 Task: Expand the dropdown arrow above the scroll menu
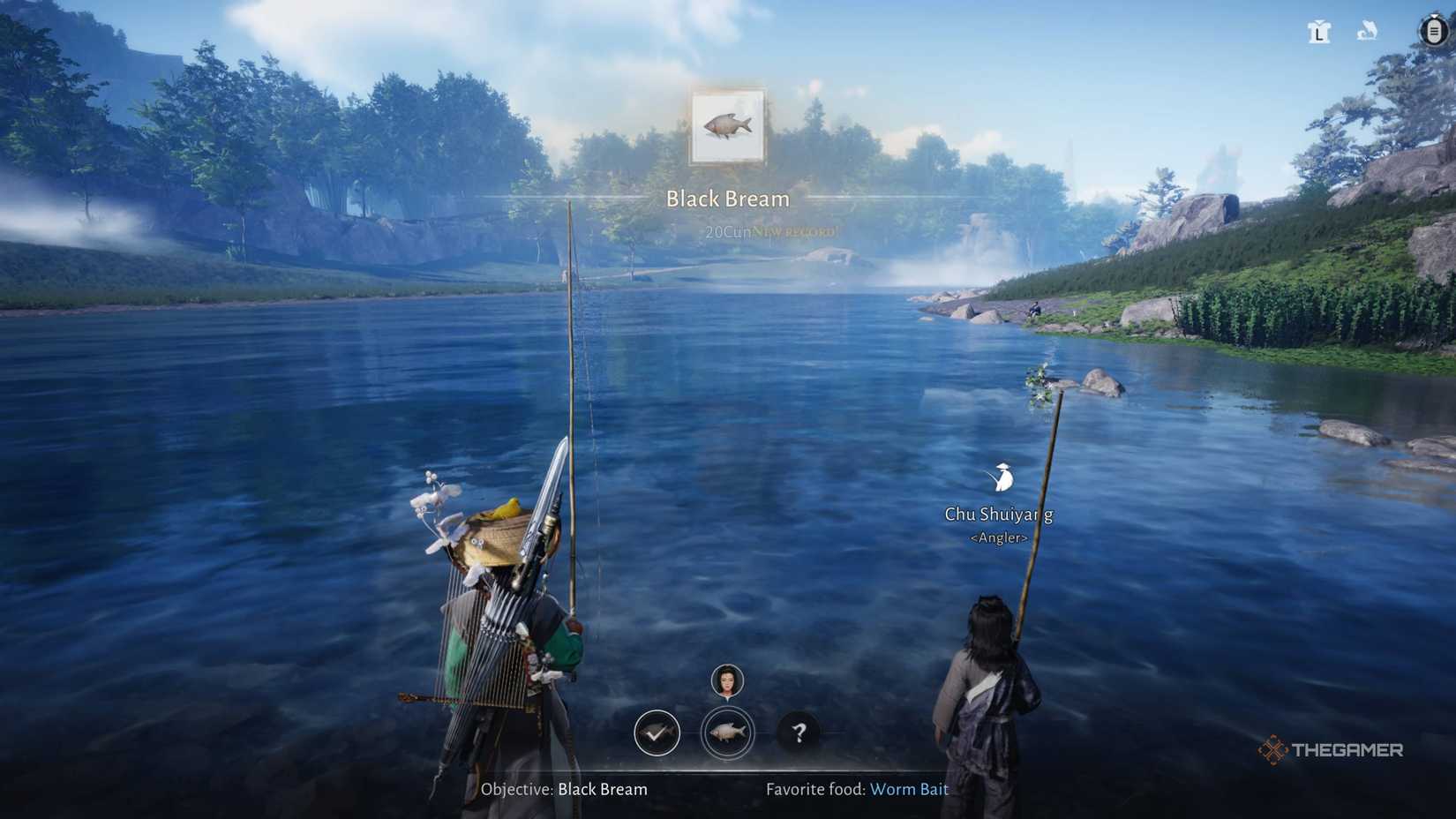1433,15
